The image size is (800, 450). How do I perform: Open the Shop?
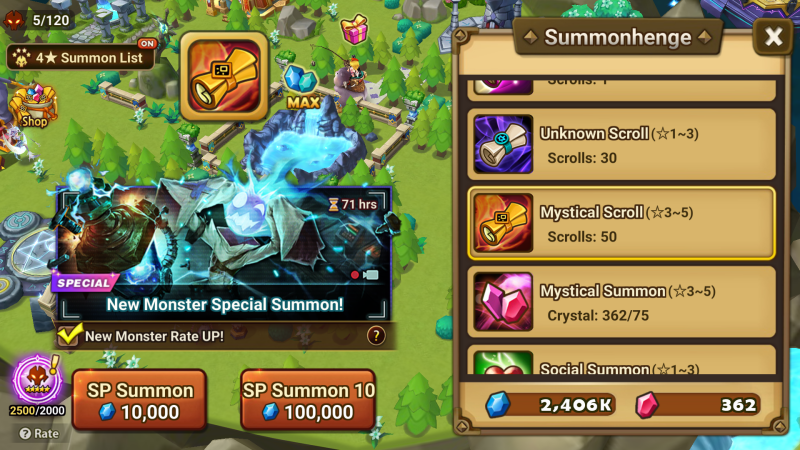[x=32, y=107]
